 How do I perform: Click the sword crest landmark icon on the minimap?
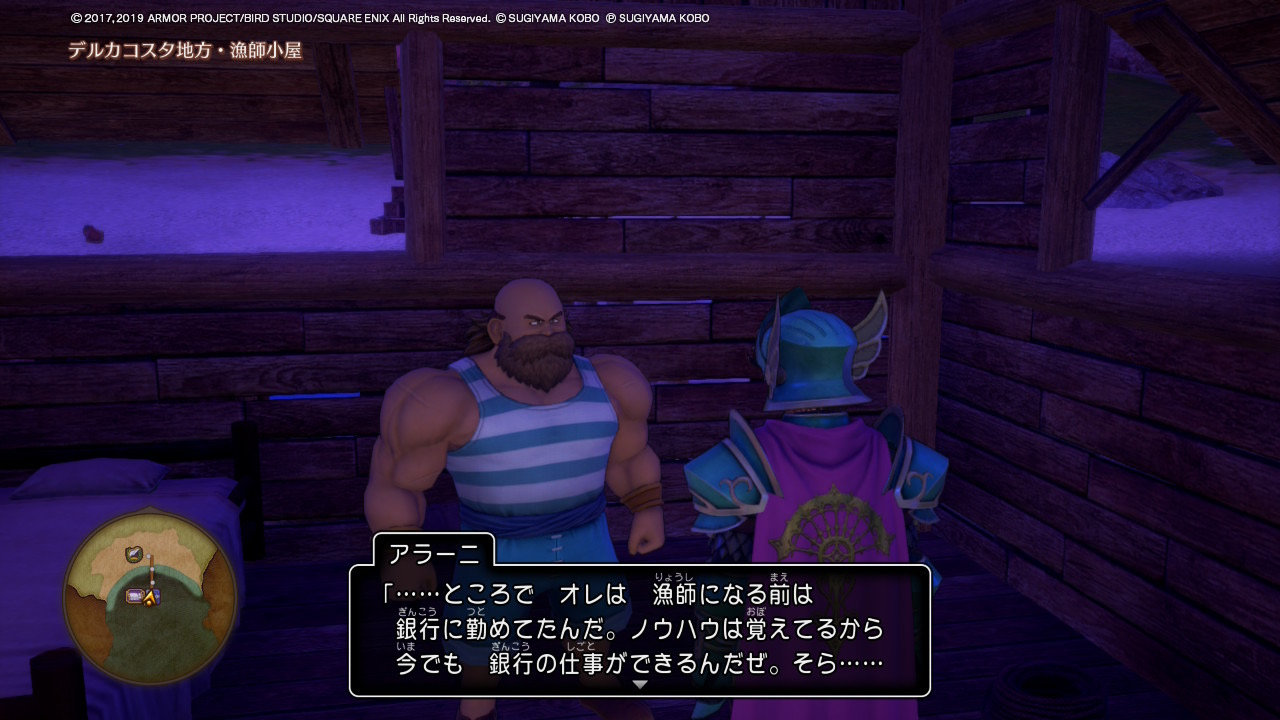pyautogui.click(x=134, y=554)
